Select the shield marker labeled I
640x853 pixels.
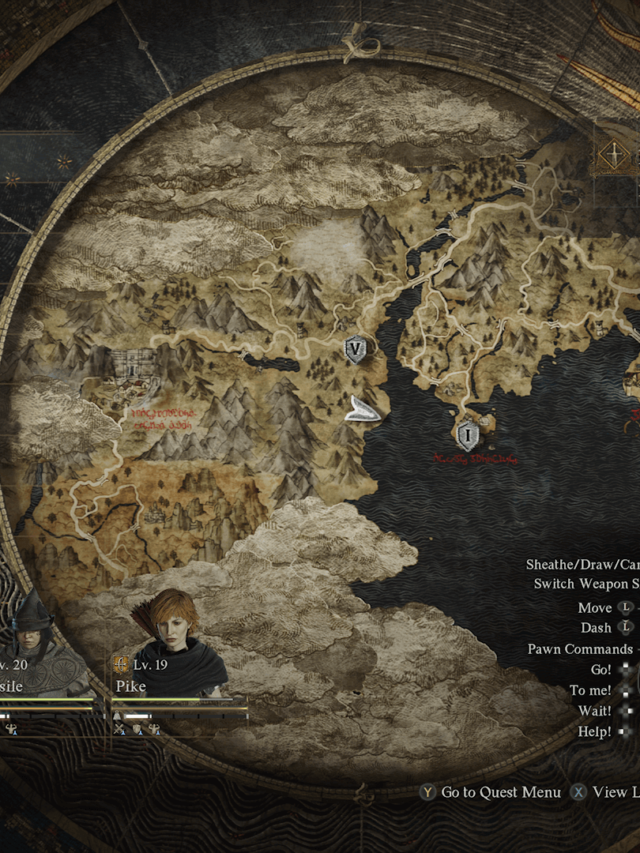click(466, 435)
